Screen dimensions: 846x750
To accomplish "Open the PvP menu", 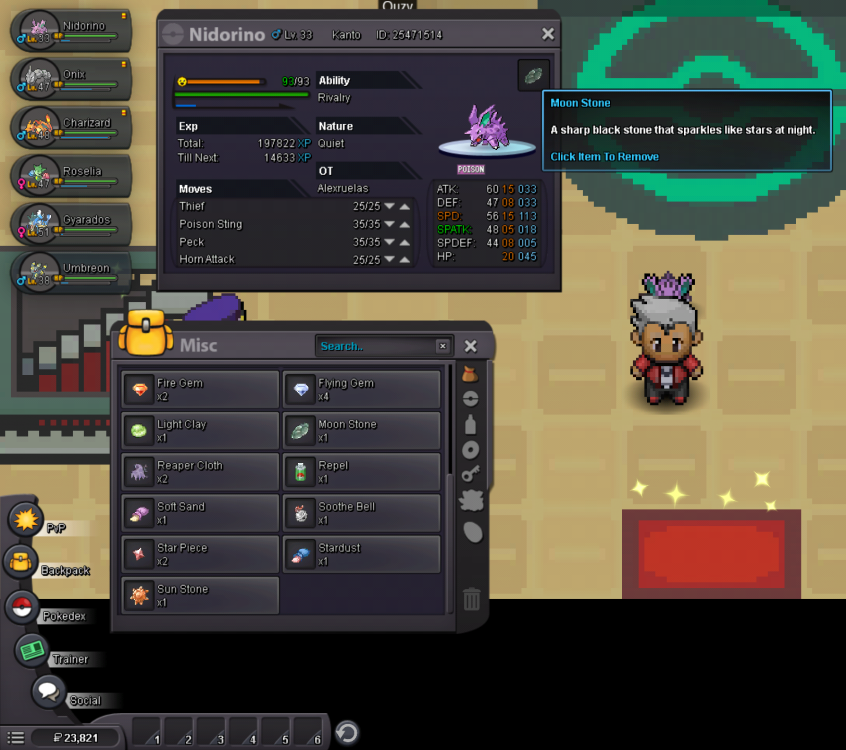I will [24, 520].
